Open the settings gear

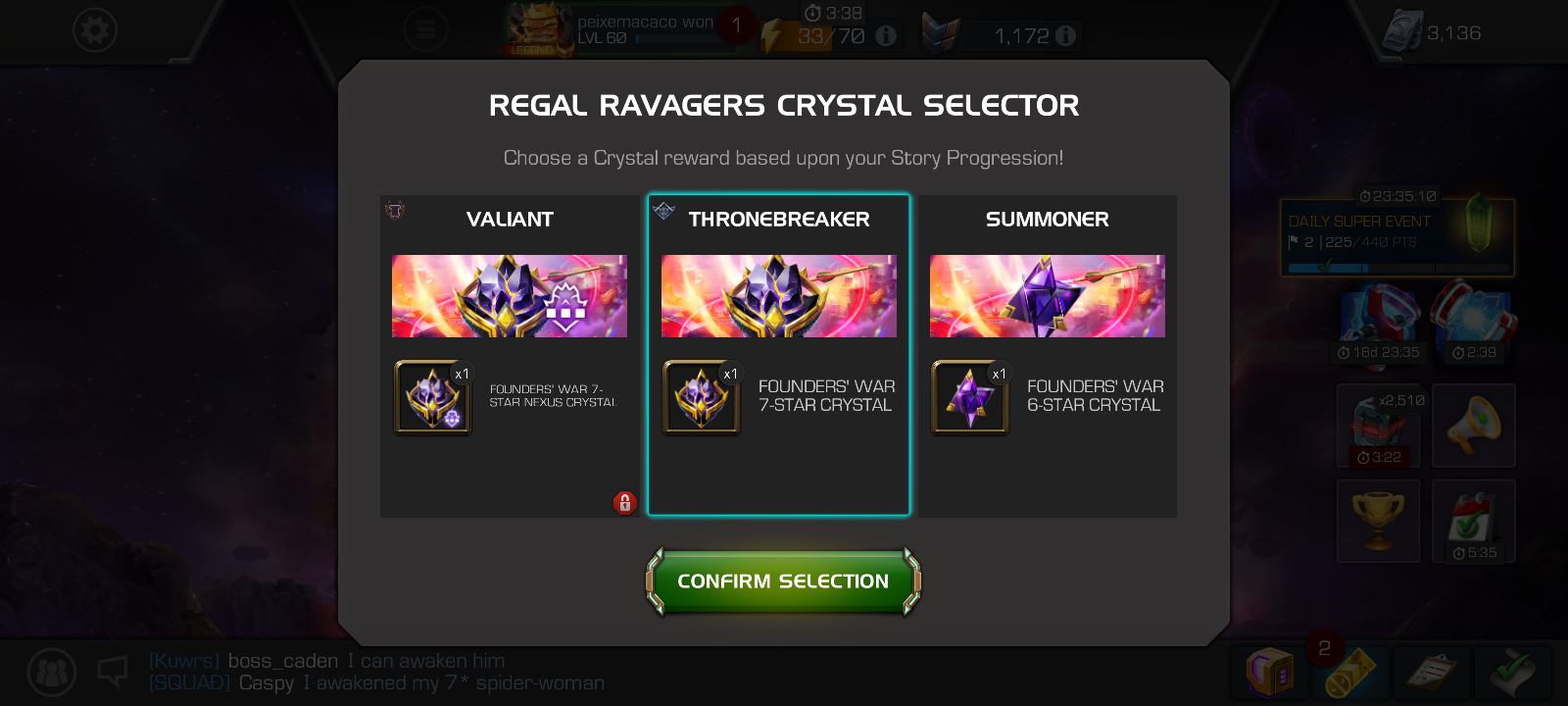pos(95,30)
